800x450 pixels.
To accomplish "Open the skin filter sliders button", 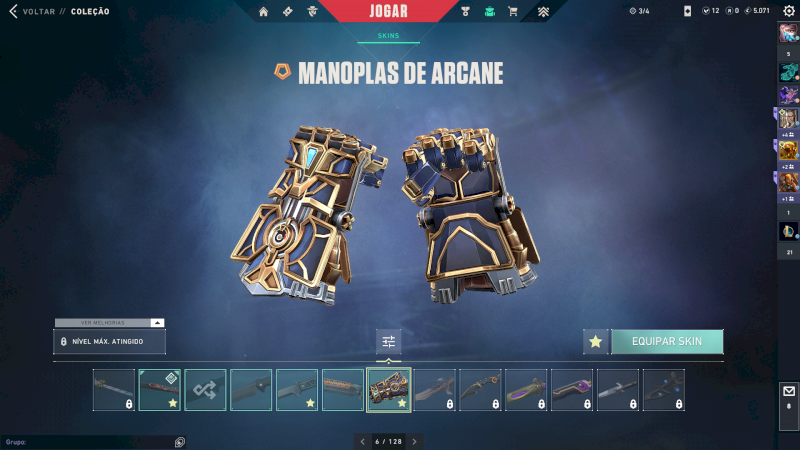I will pyautogui.click(x=389, y=342).
